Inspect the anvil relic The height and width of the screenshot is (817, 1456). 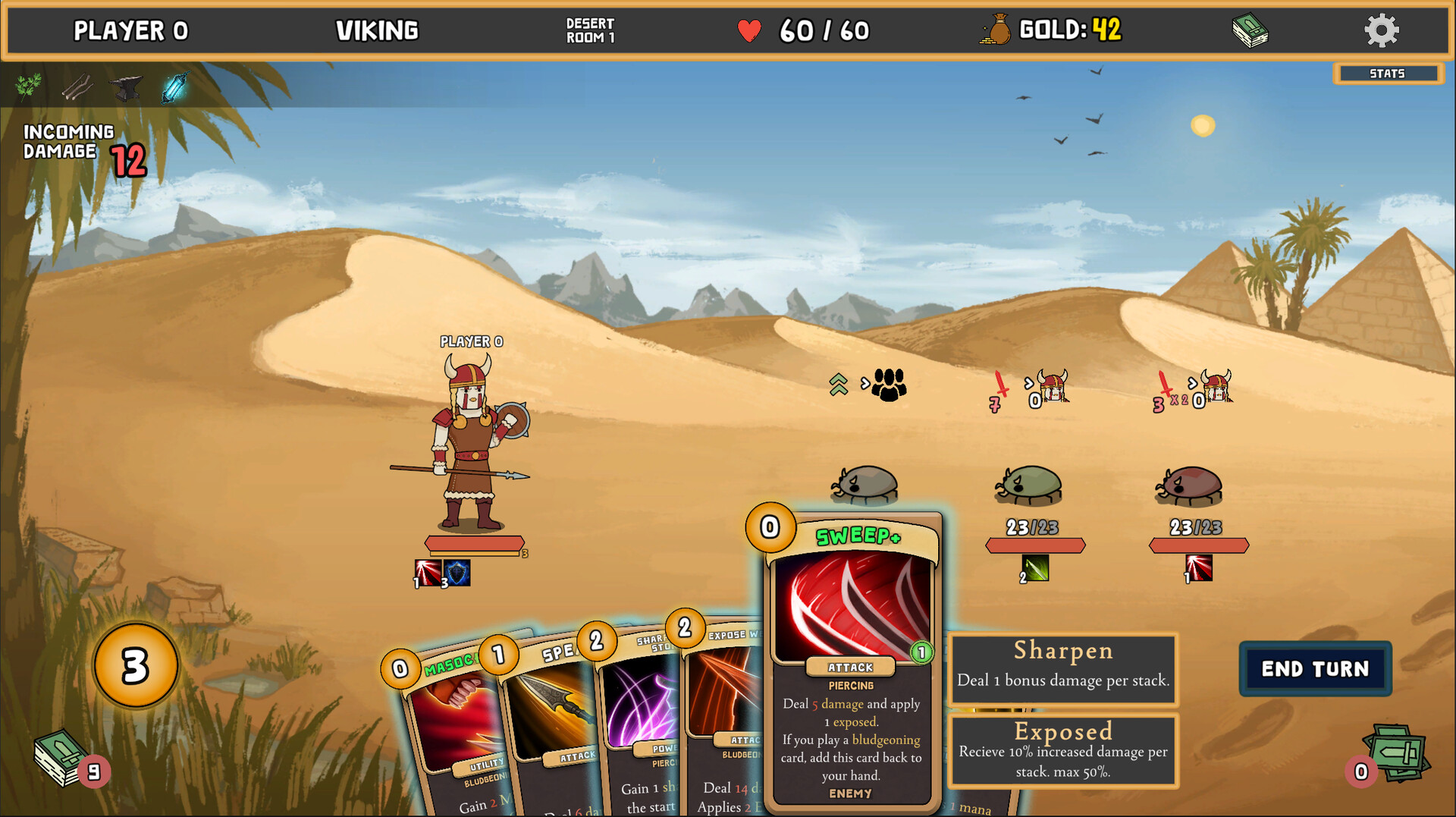pos(126,87)
